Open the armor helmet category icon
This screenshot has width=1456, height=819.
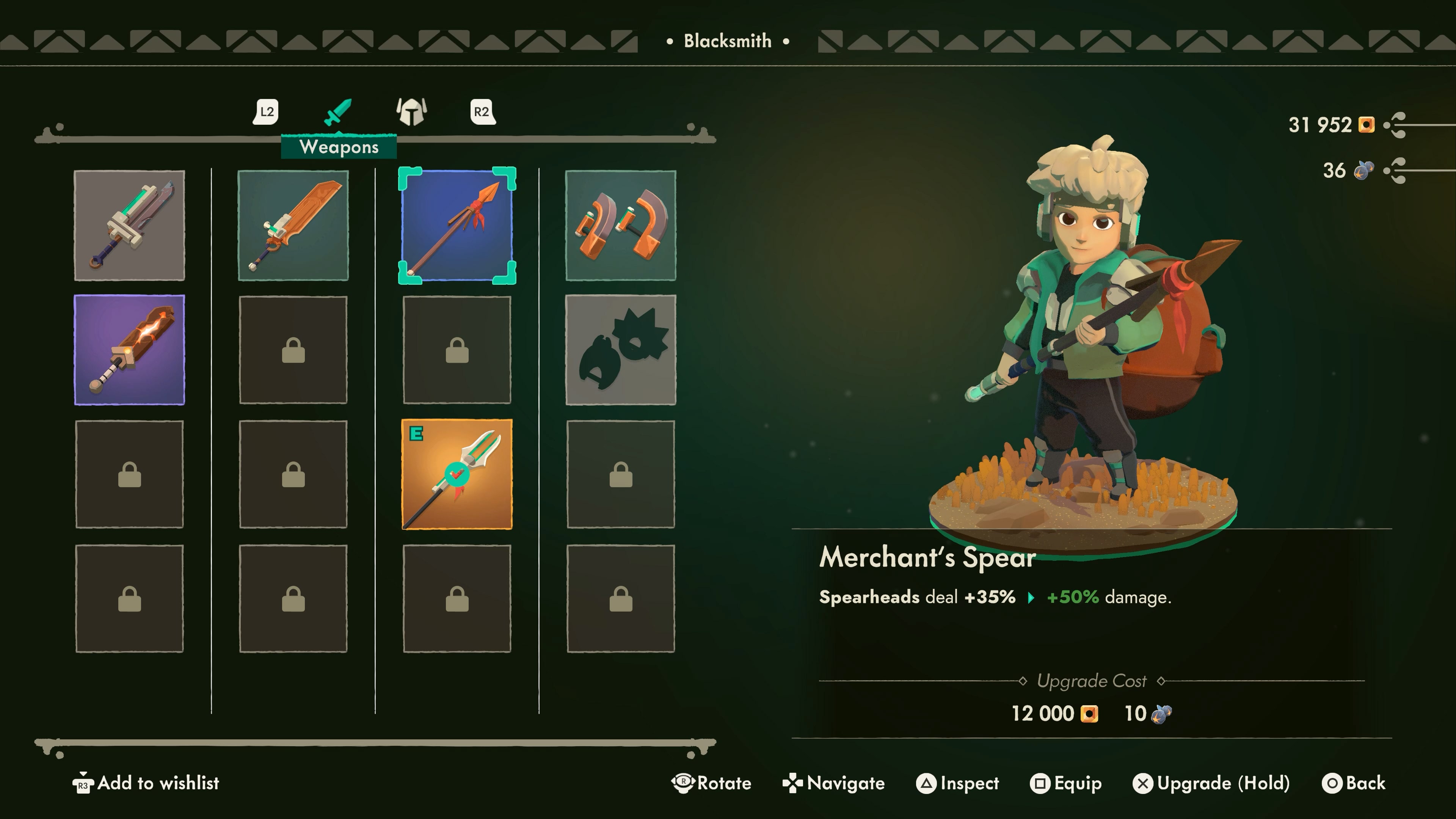(412, 111)
